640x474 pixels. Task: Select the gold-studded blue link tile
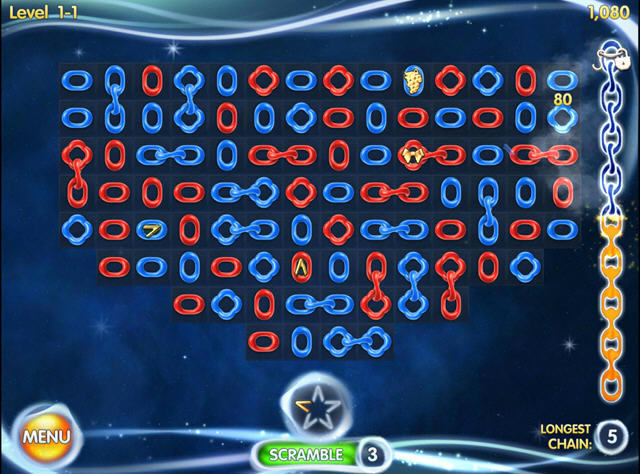tap(412, 81)
